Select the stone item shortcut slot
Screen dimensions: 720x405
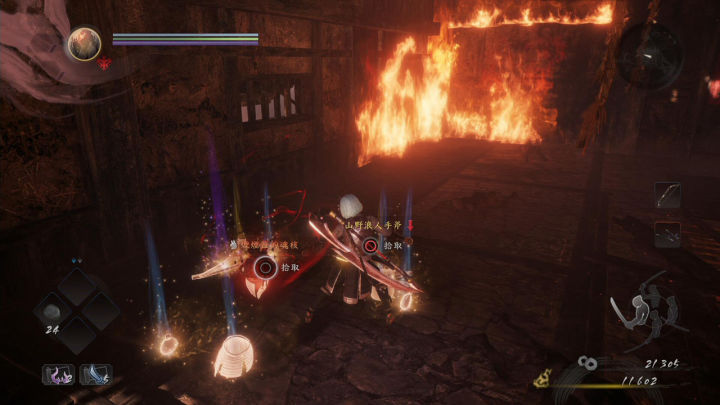click(51, 312)
